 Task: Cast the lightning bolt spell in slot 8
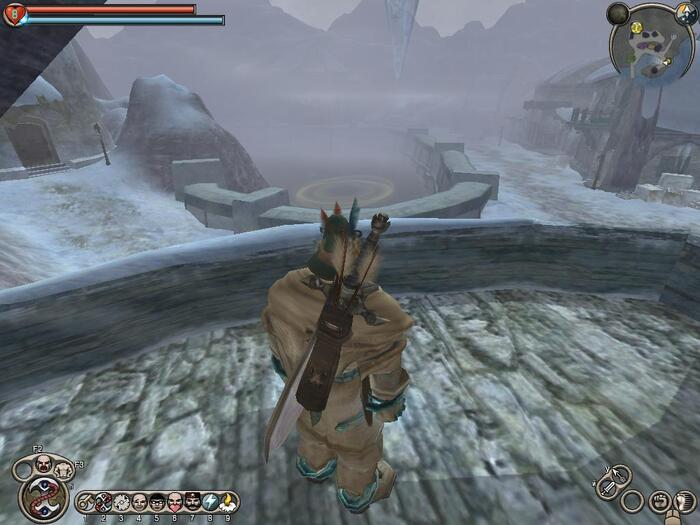211,502
